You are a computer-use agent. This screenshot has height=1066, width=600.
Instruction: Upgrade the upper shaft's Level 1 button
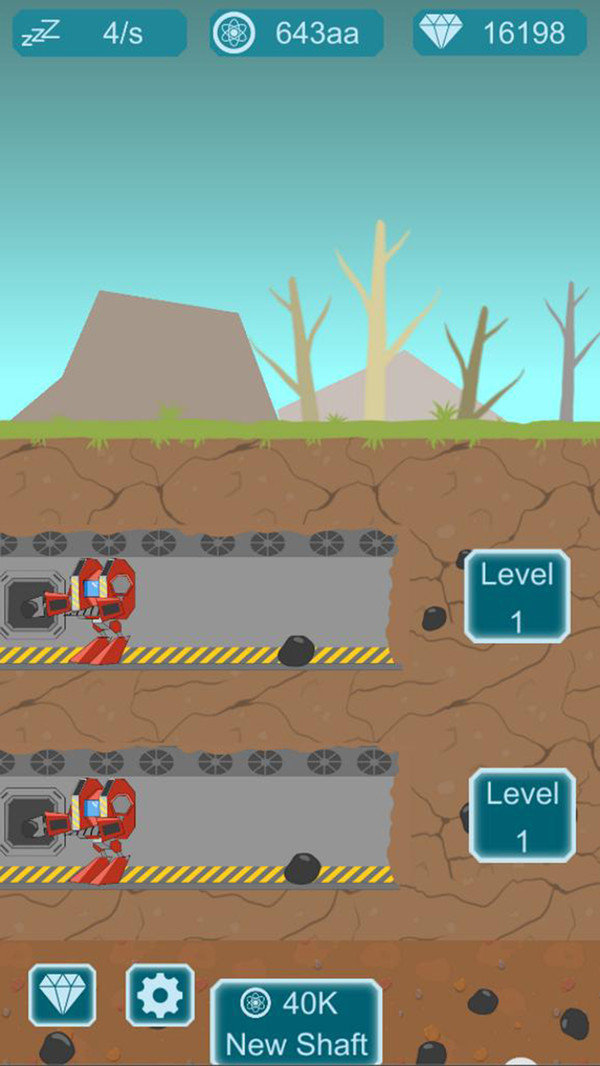517,596
